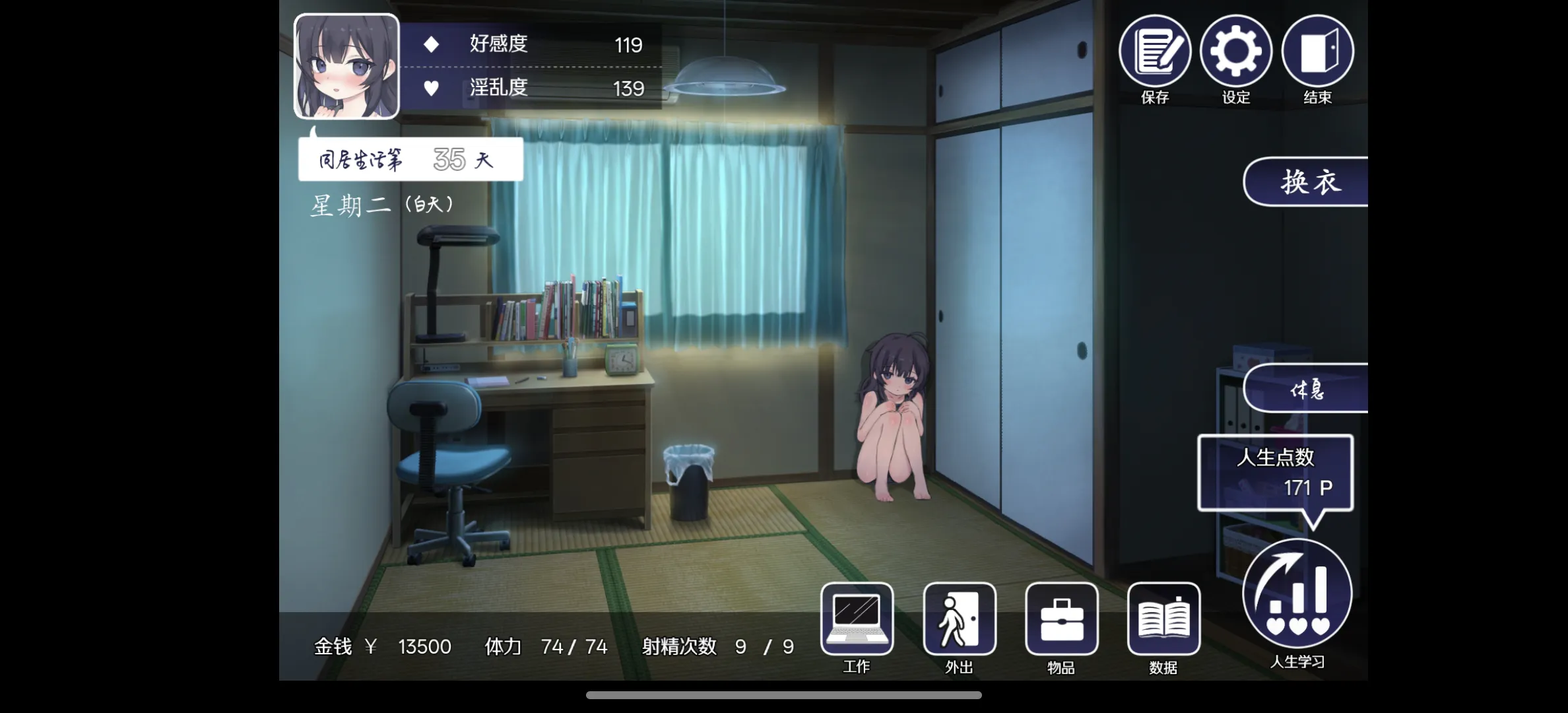
Task: Open the 物品 items briefcase
Action: pyautogui.click(x=1061, y=619)
